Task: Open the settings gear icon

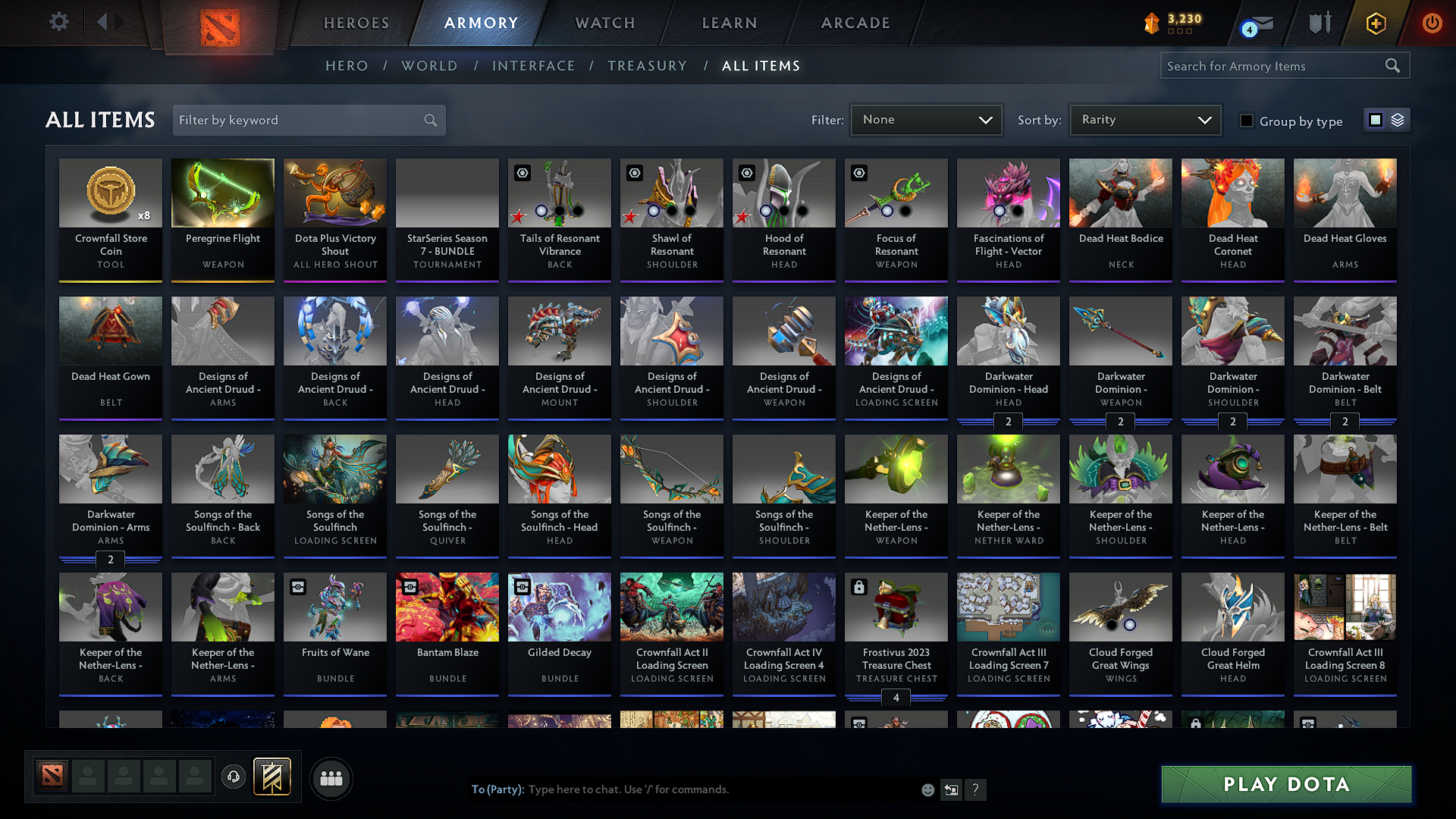Action: 59,22
